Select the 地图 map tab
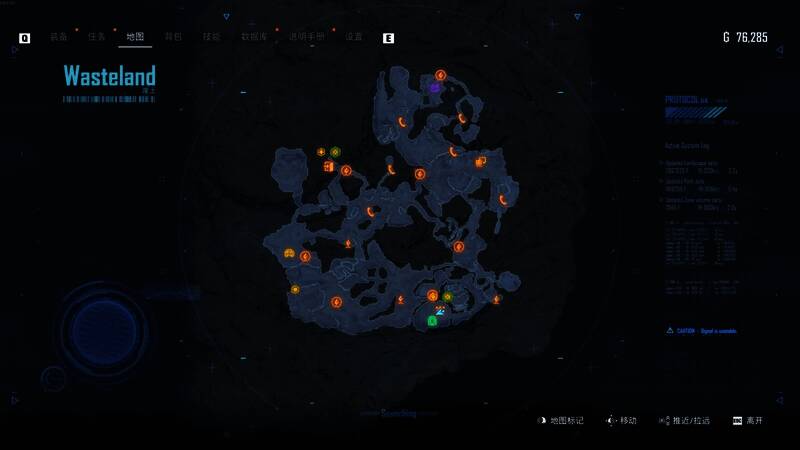This screenshot has height=450, width=800. coord(135,37)
